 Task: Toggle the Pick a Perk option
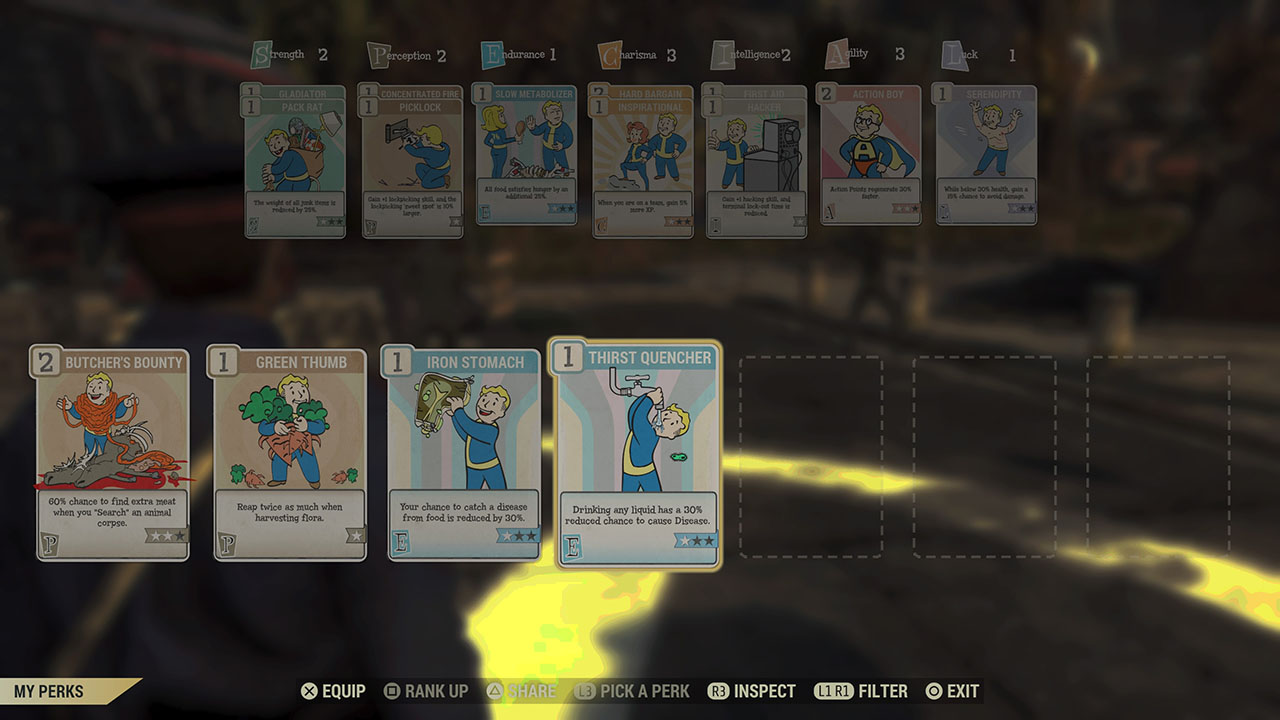[x=636, y=690]
